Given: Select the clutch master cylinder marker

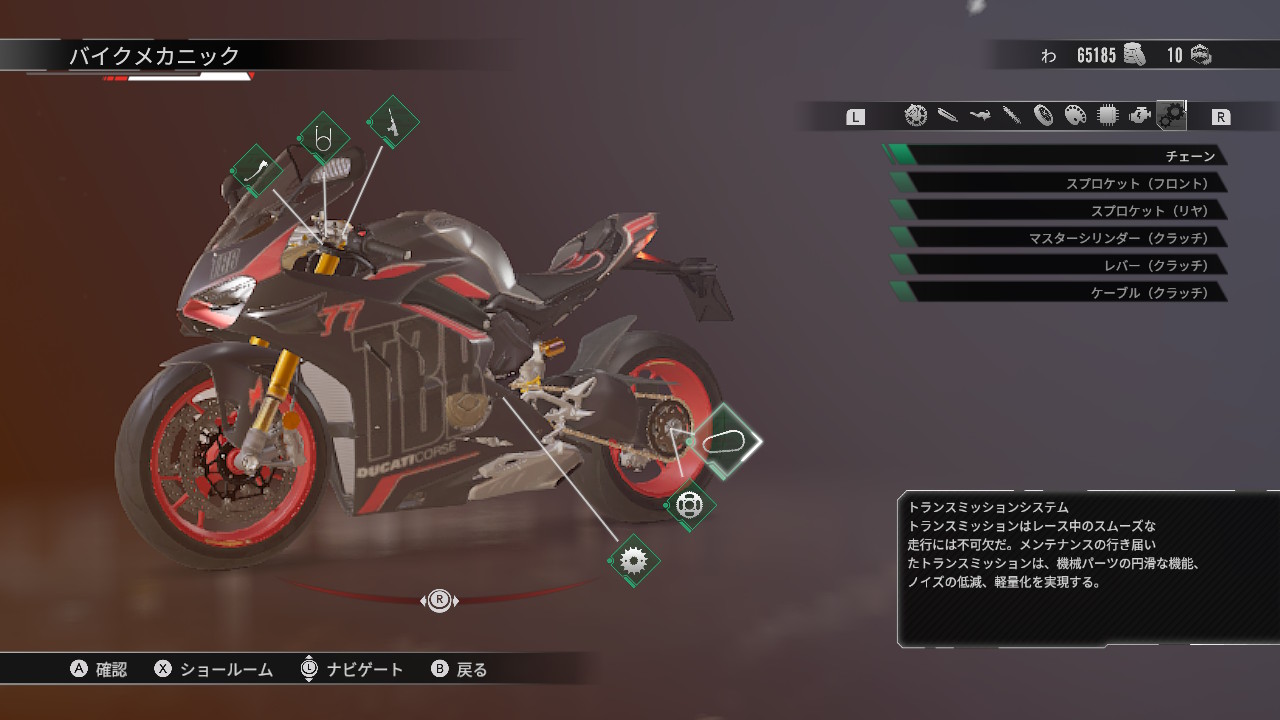Looking at the screenshot, I should pyautogui.click(x=393, y=122).
